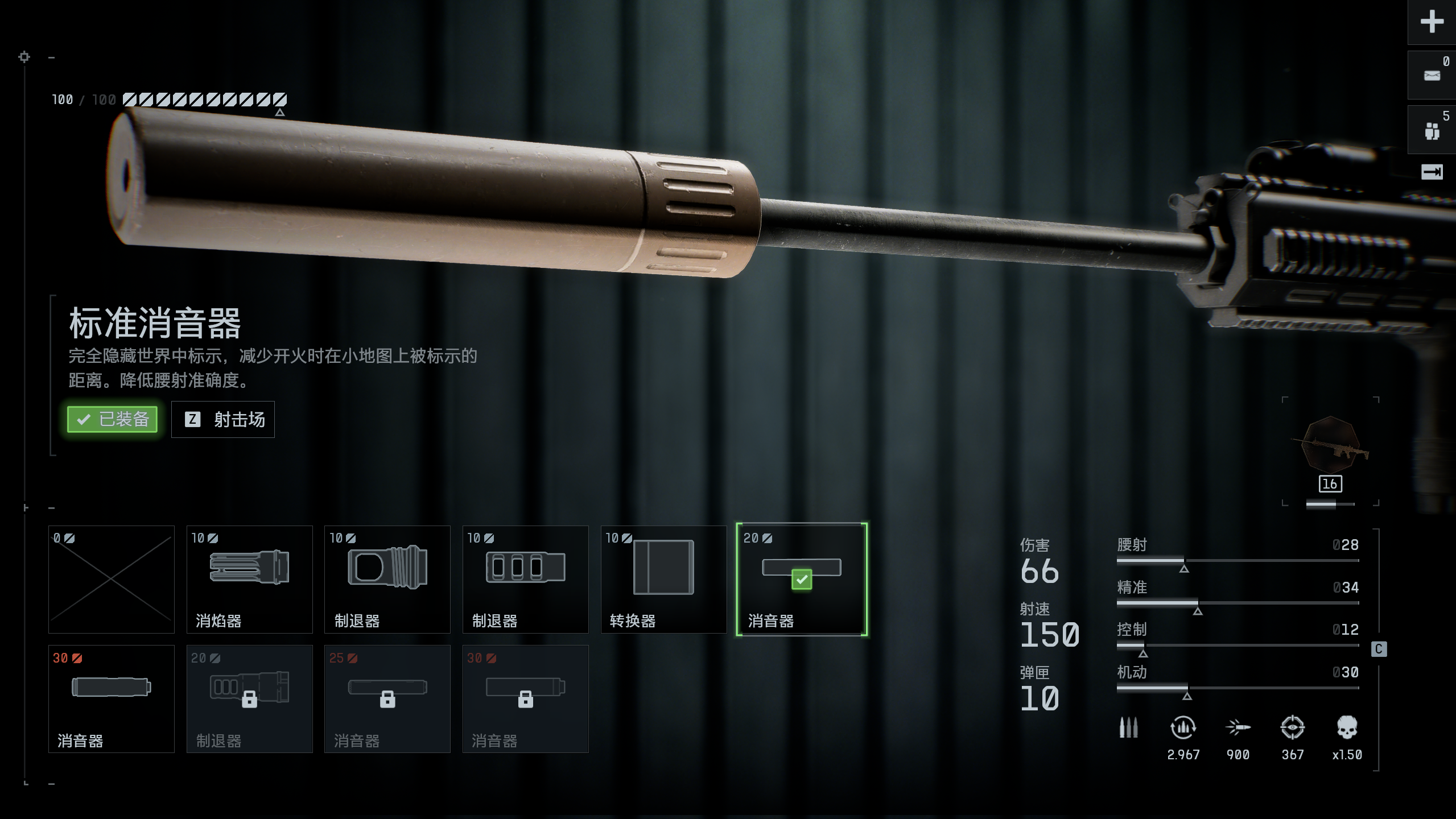1456x819 pixels.
Task: Click the equipped 消音器 slot with checkmark
Action: tap(801, 579)
